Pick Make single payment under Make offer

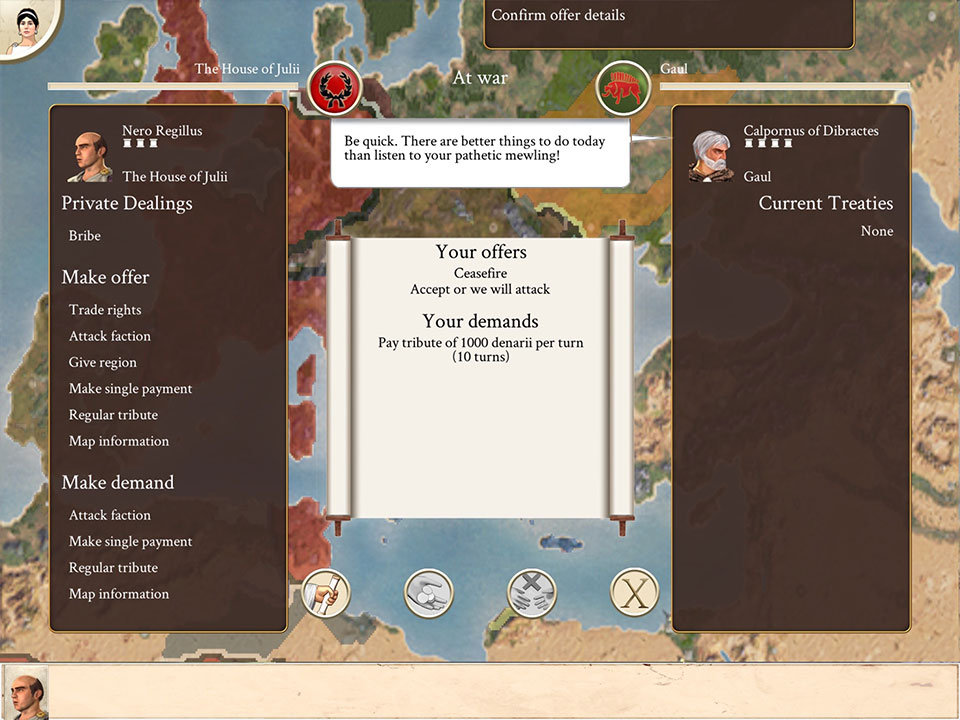[130, 388]
